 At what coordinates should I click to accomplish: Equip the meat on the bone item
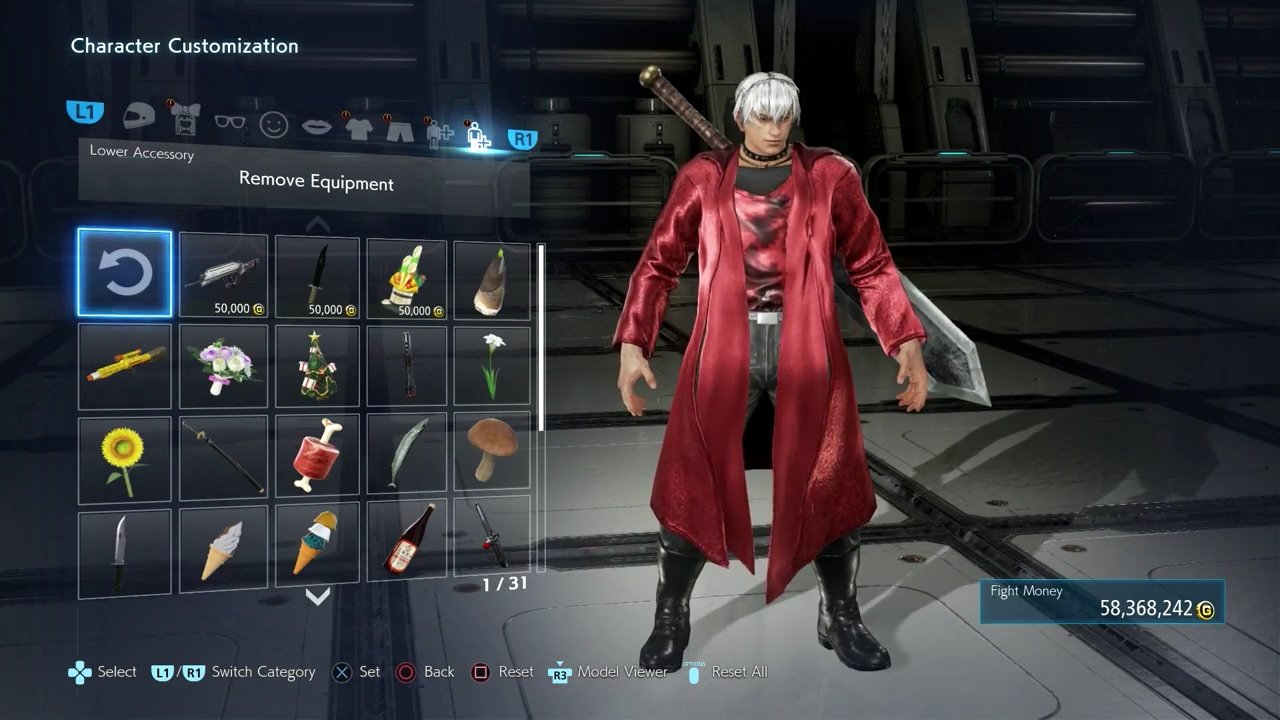pos(317,457)
